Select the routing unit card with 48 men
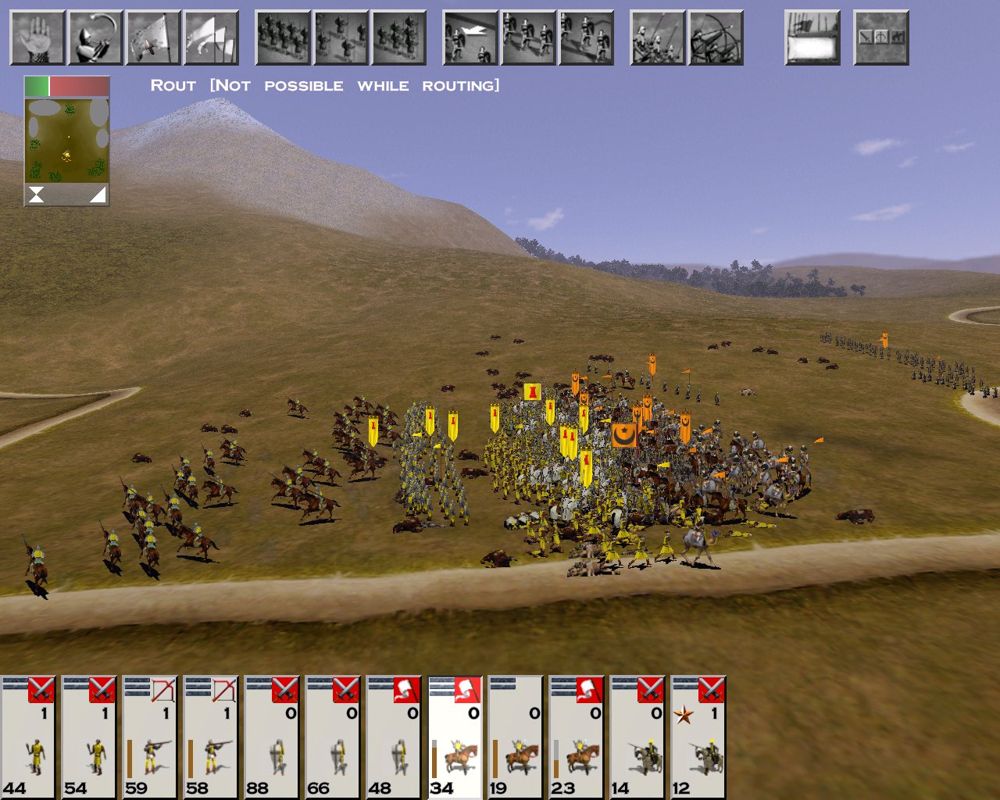 tap(394, 737)
